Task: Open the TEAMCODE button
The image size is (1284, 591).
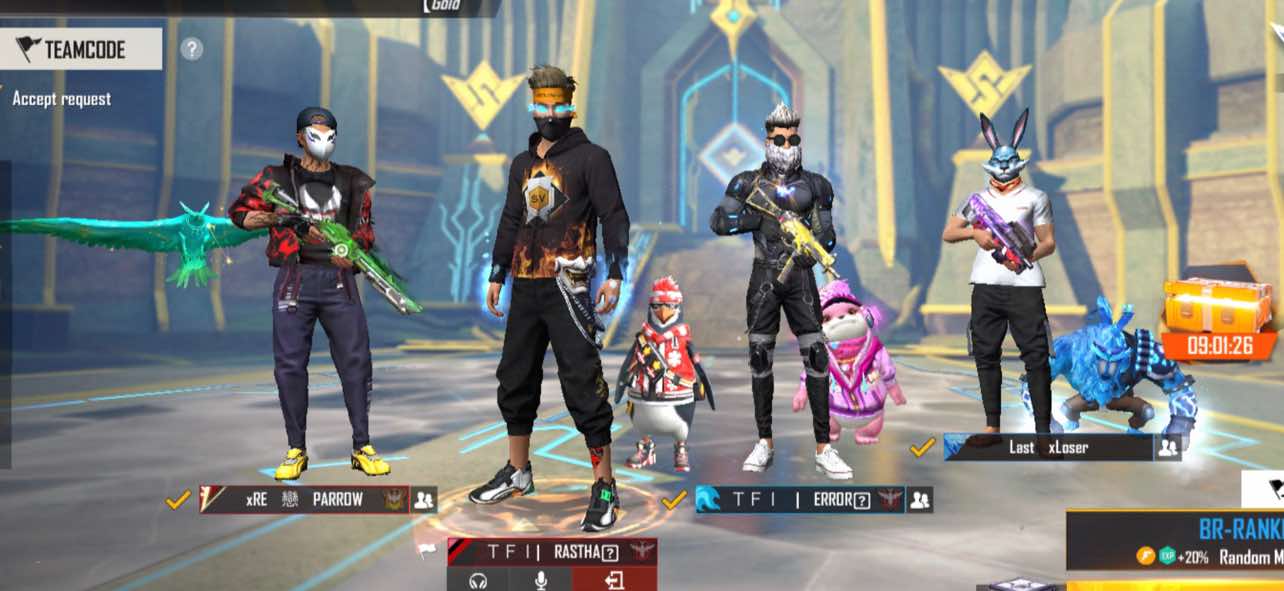Action: (x=80, y=49)
